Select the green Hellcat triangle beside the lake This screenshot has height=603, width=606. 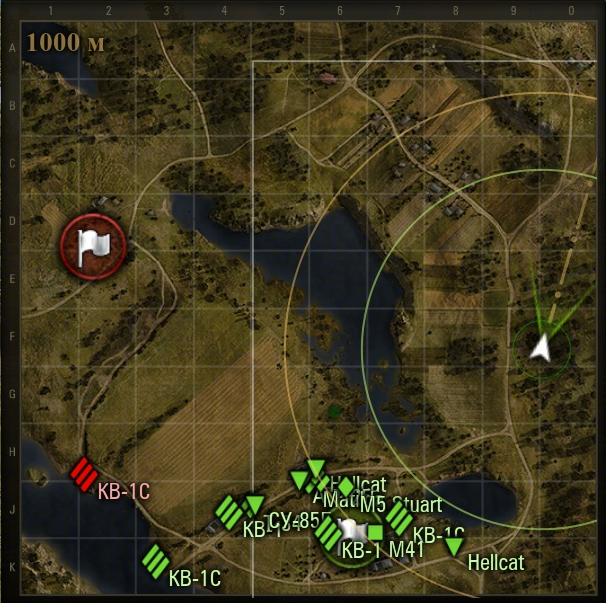click(454, 546)
